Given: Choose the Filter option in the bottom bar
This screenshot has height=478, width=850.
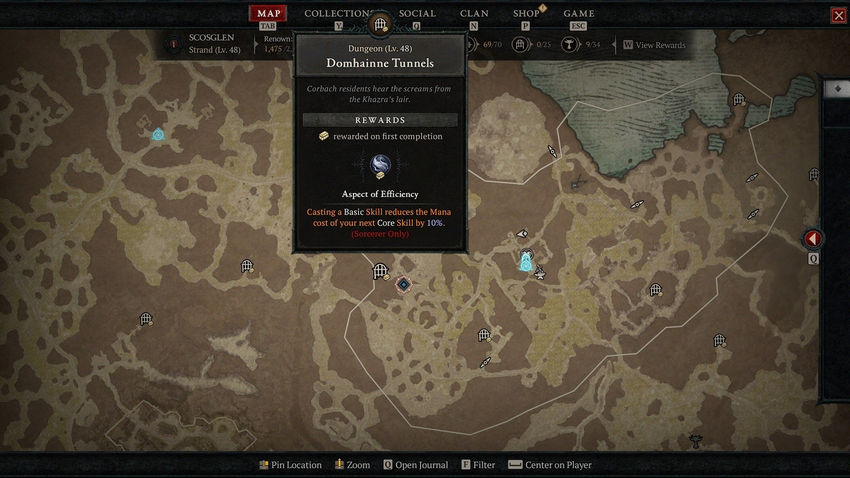Looking at the screenshot, I should [478, 465].
